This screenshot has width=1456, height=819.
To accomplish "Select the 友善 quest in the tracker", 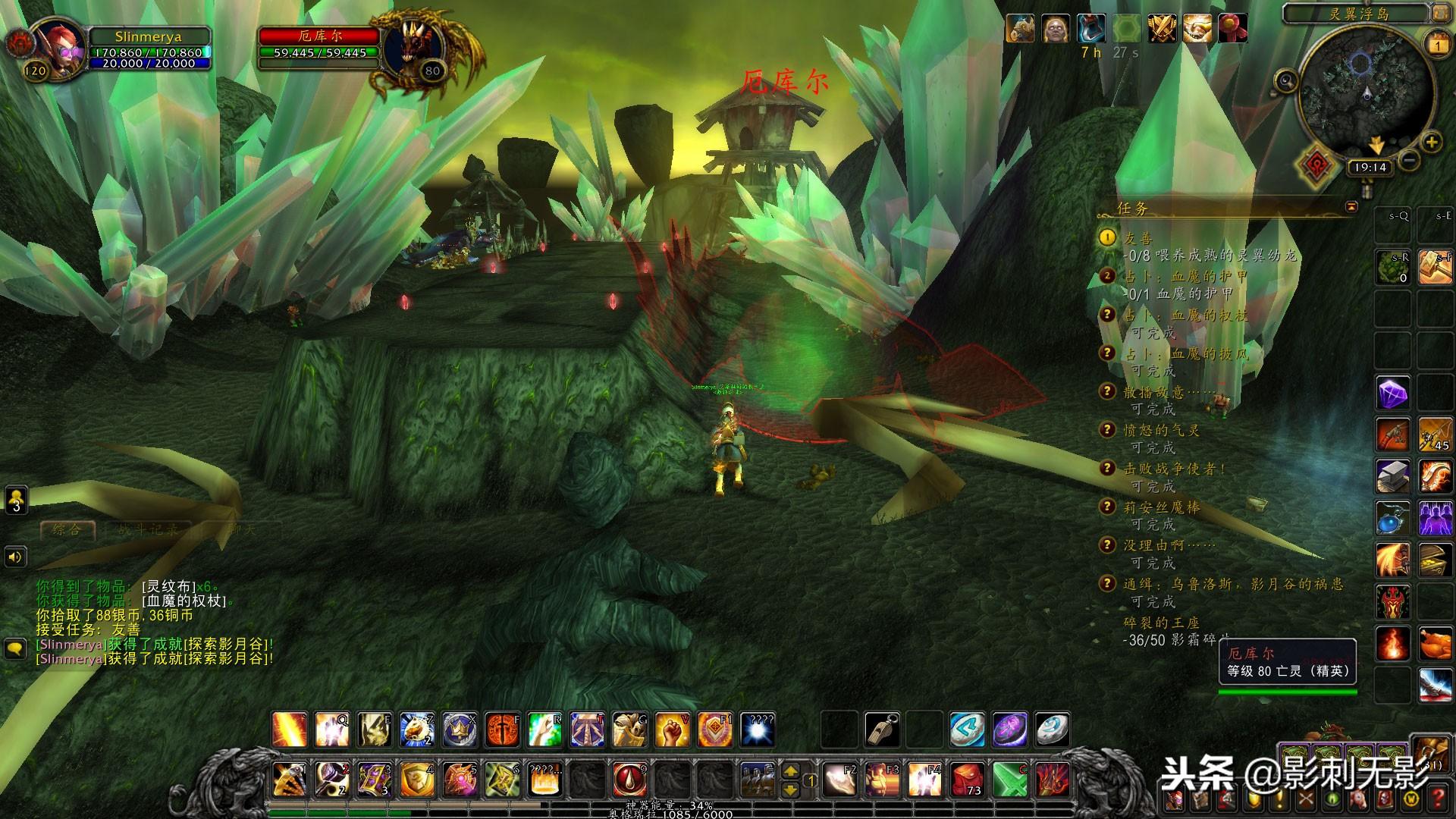I will (x=1137, y=238).
